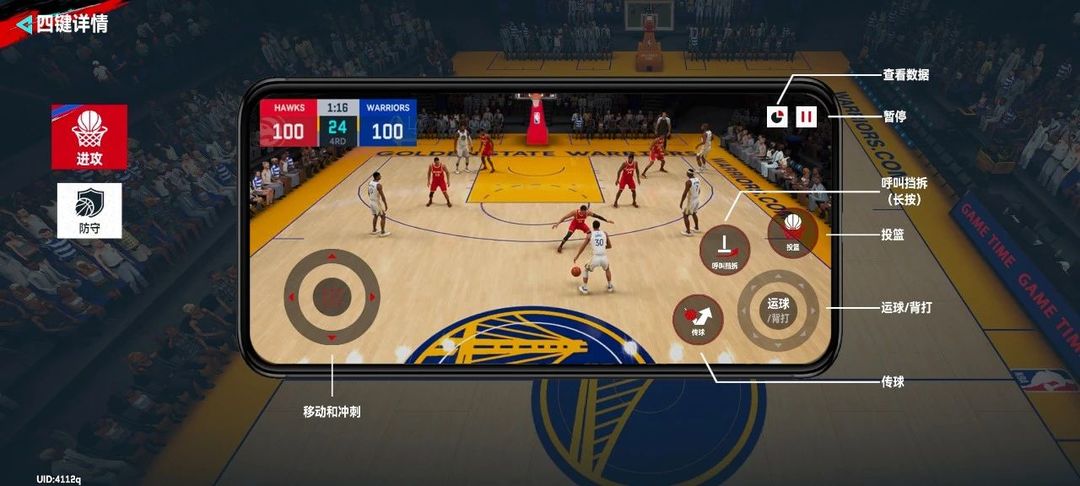The width and height of the screenshot is (1080, 486).
Task: Tap the 投篮 shoot button
Action: (x=792, y=231)
